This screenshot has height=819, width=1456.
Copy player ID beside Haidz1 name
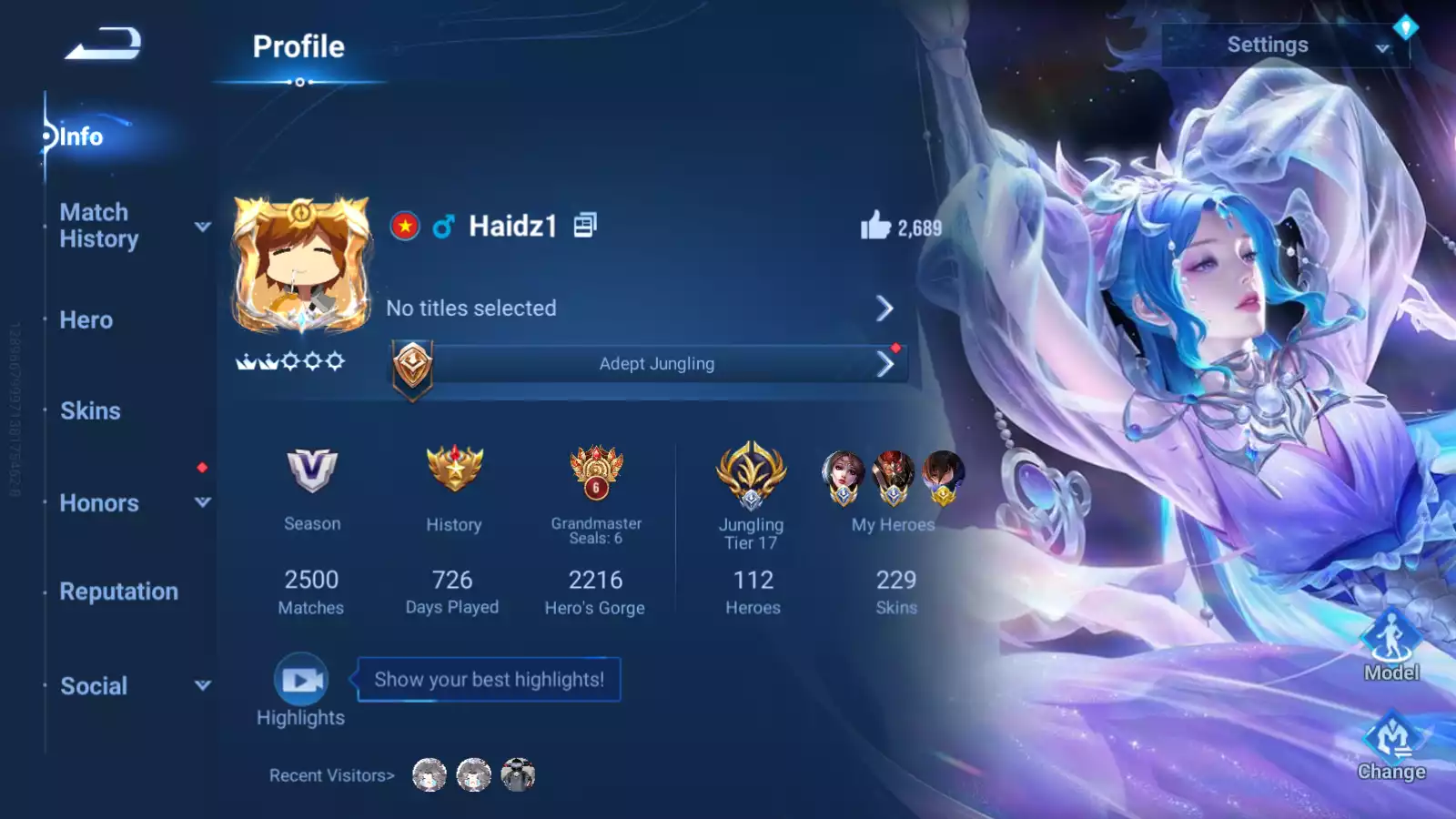[x=585, y=225]
